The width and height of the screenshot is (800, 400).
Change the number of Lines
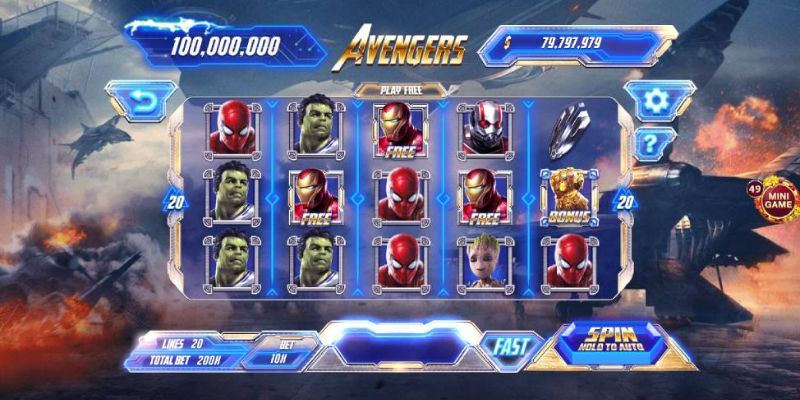pyautogui.click(x=183, y=343)
